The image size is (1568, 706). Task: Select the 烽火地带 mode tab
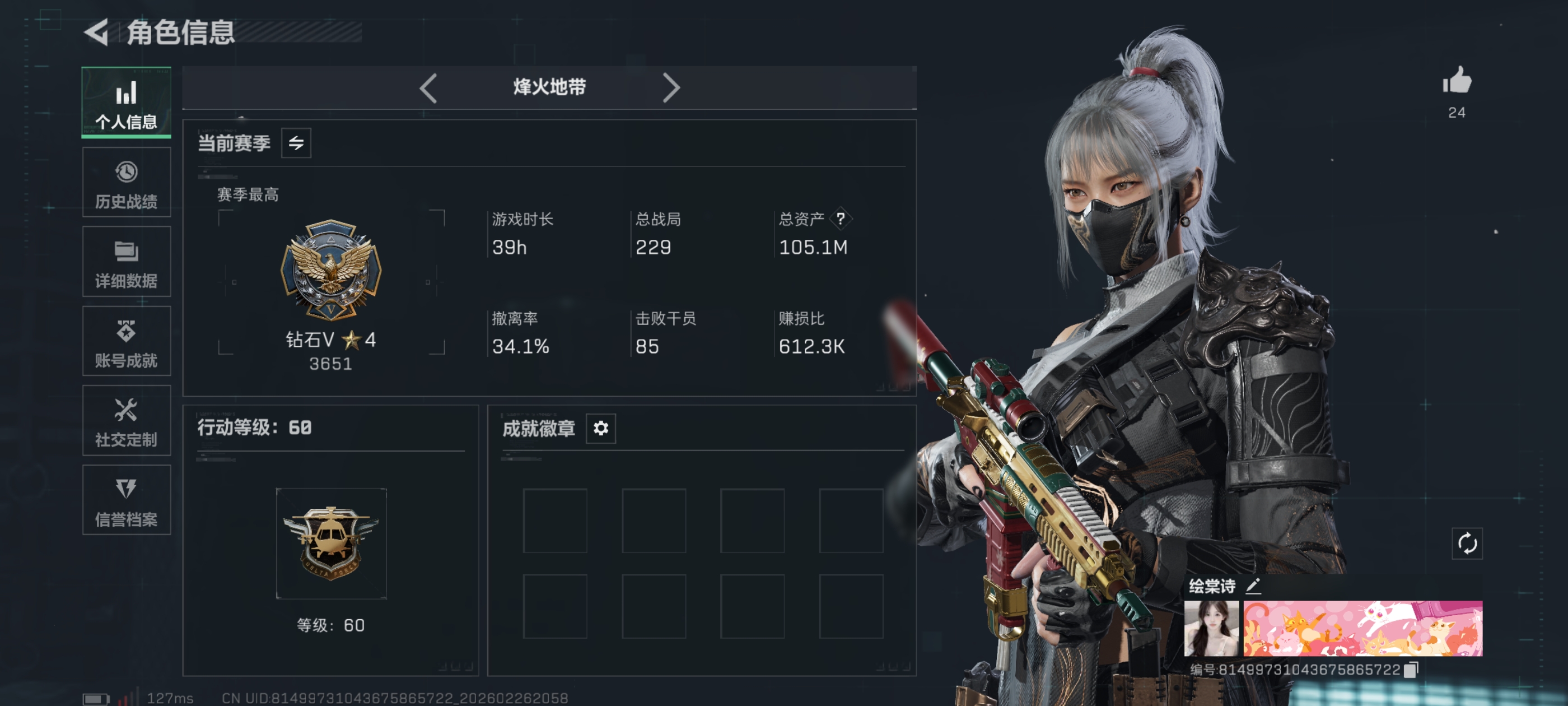pyautogui.click(x=549, y=88)
